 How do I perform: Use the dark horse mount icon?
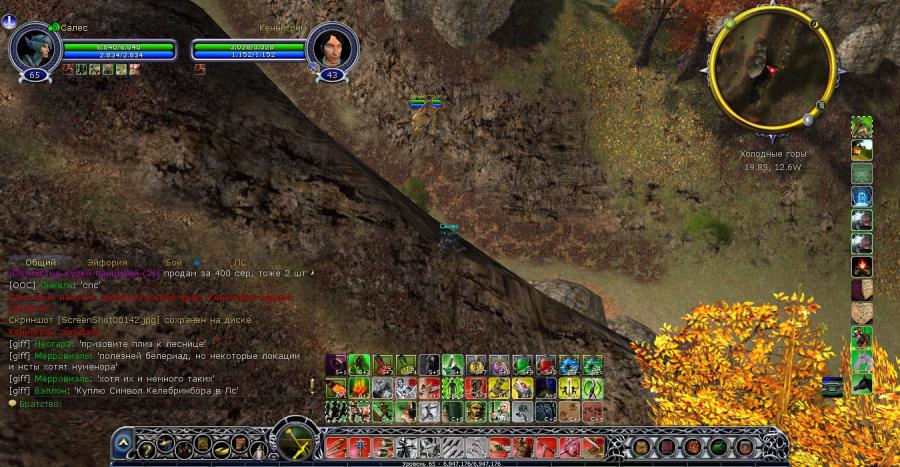(861, 383)
